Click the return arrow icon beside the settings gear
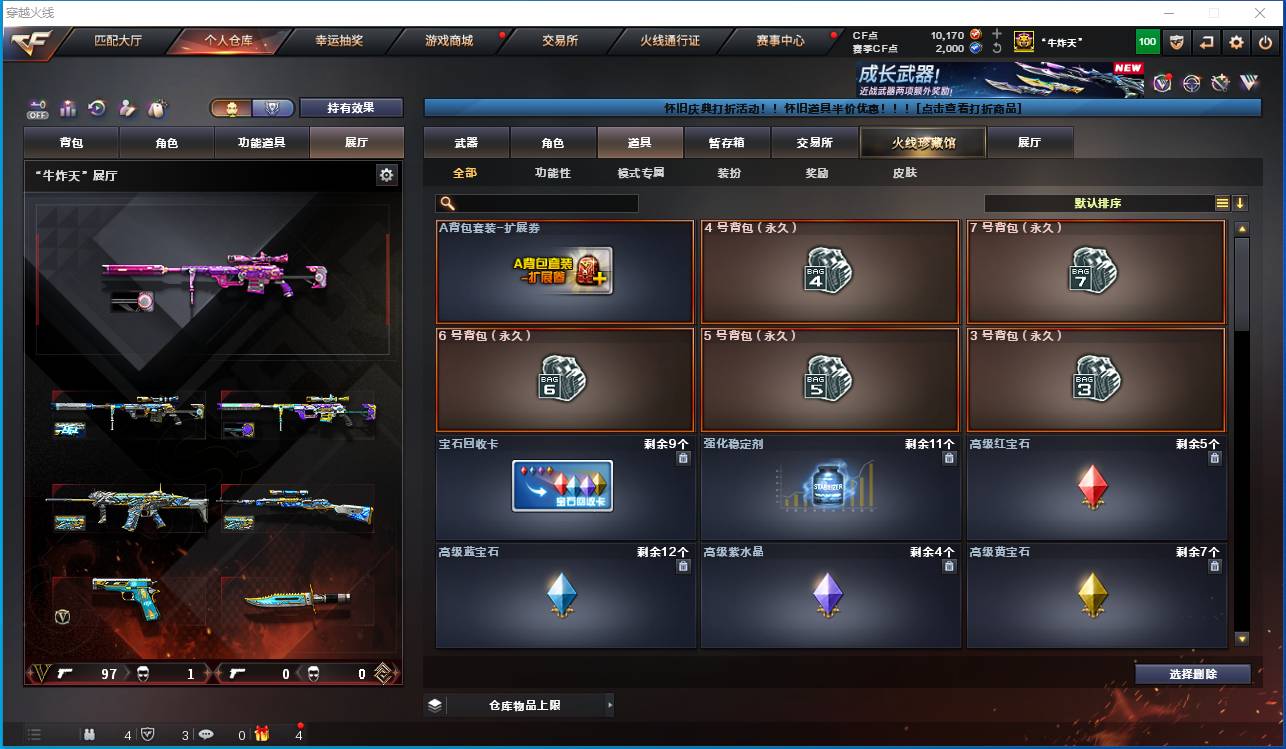 click(x=1207, y=41)
